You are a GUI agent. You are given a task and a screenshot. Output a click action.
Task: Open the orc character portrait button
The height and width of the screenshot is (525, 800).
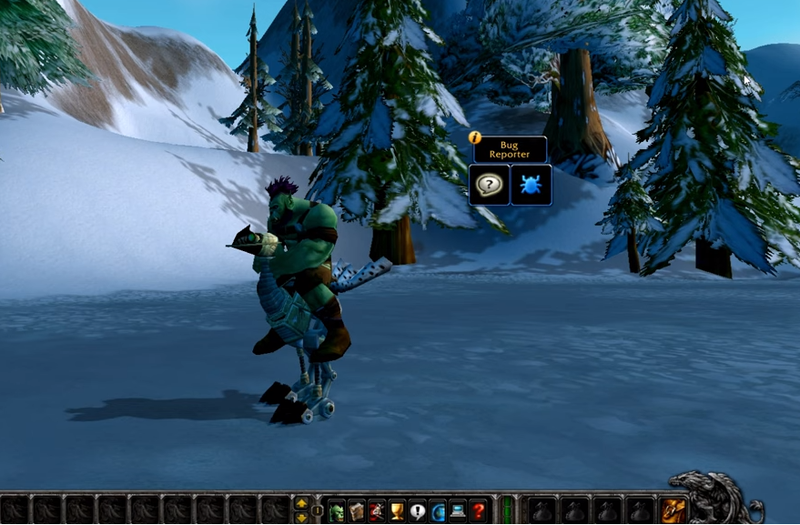pos(337,510)
